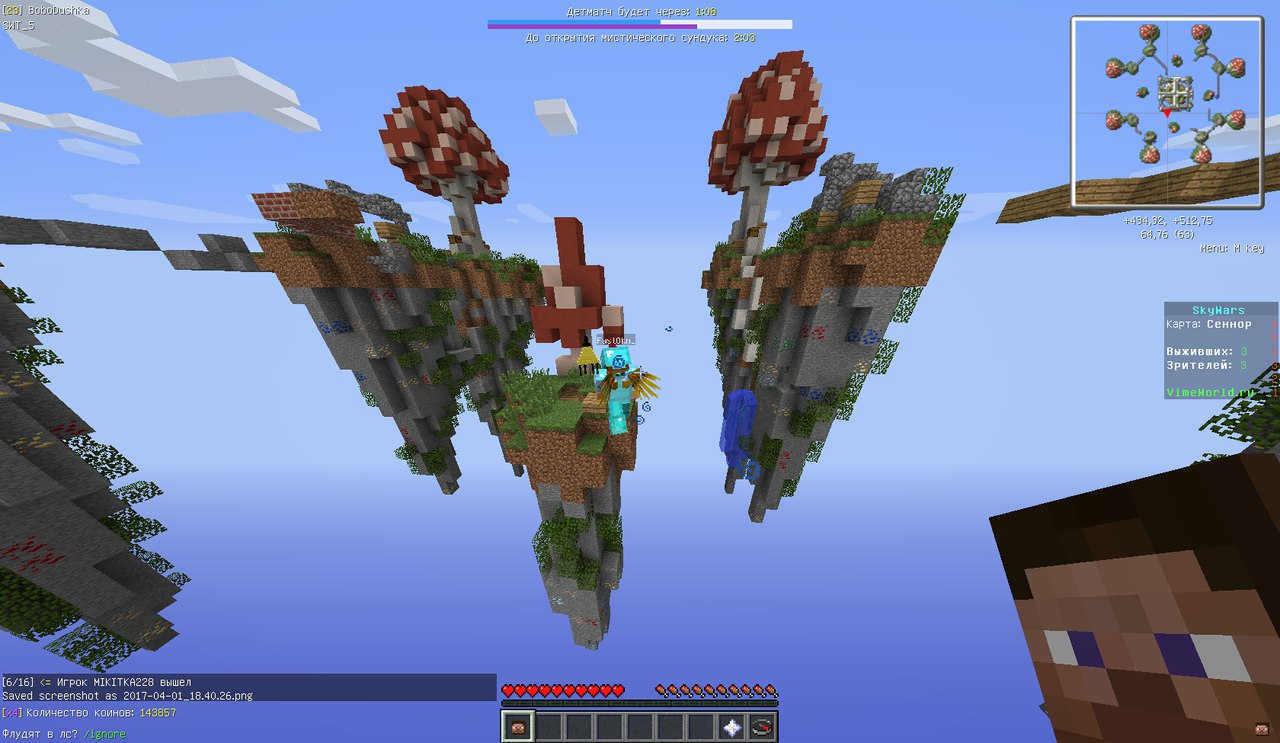The width and height of the screenshot is (1280, 743).
Task: Click the SkyWars scoreboard panel
Action: point(1219,351)
